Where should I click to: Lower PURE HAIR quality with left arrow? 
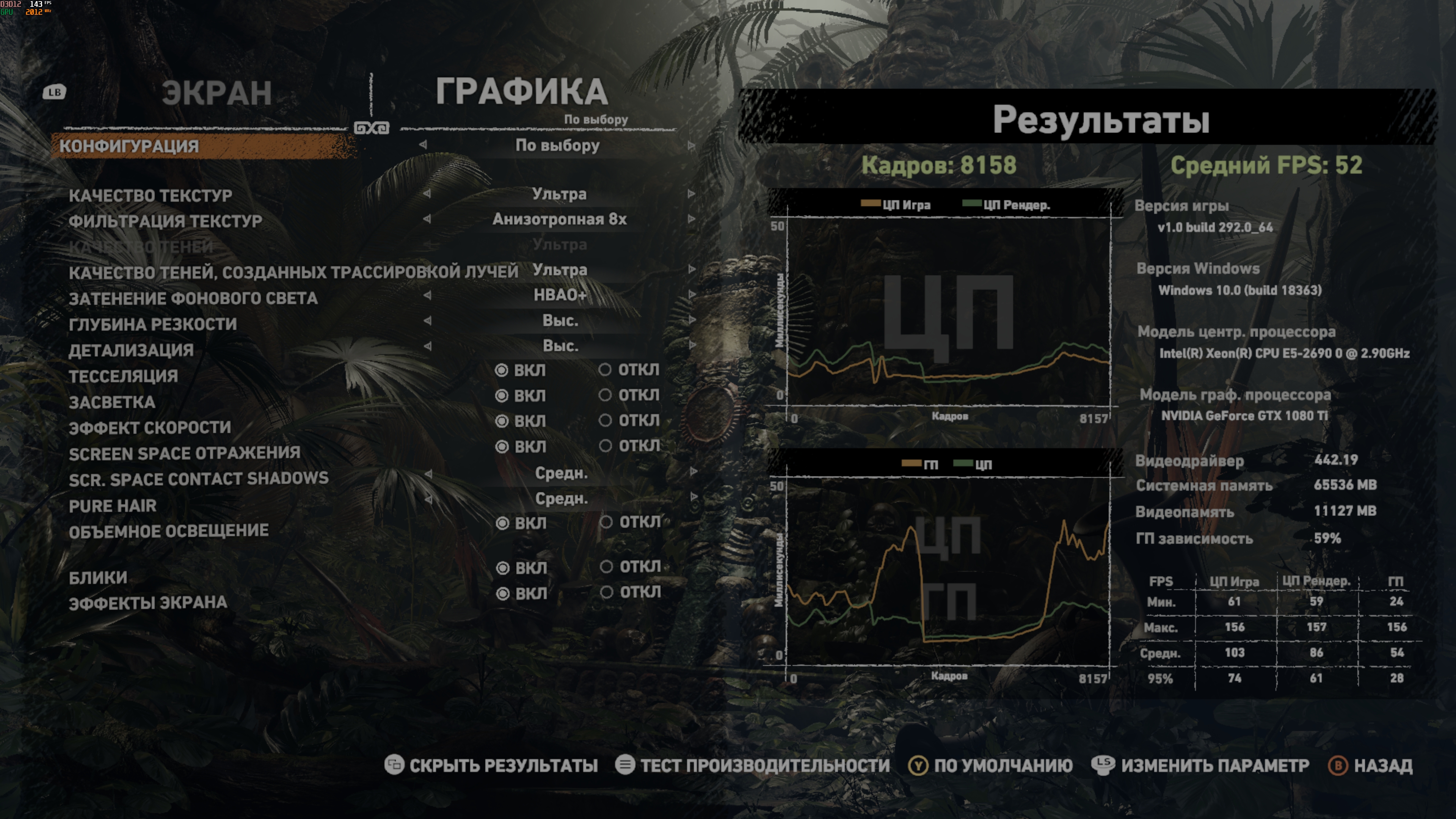click(428, 499)
